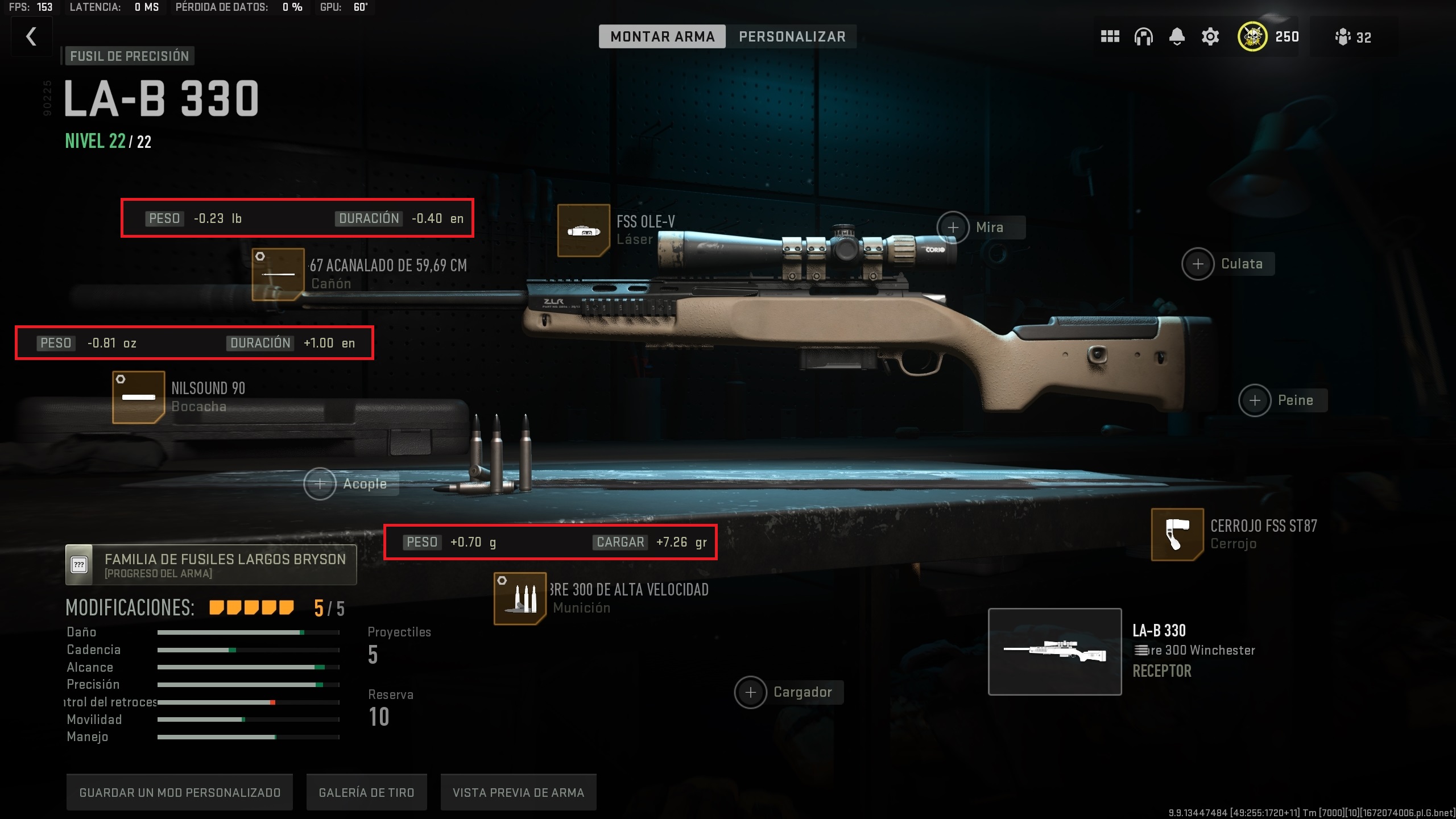The image size is (1456, 819).
Task: Show notifications via the bell icon
Action: (1177, 37)
